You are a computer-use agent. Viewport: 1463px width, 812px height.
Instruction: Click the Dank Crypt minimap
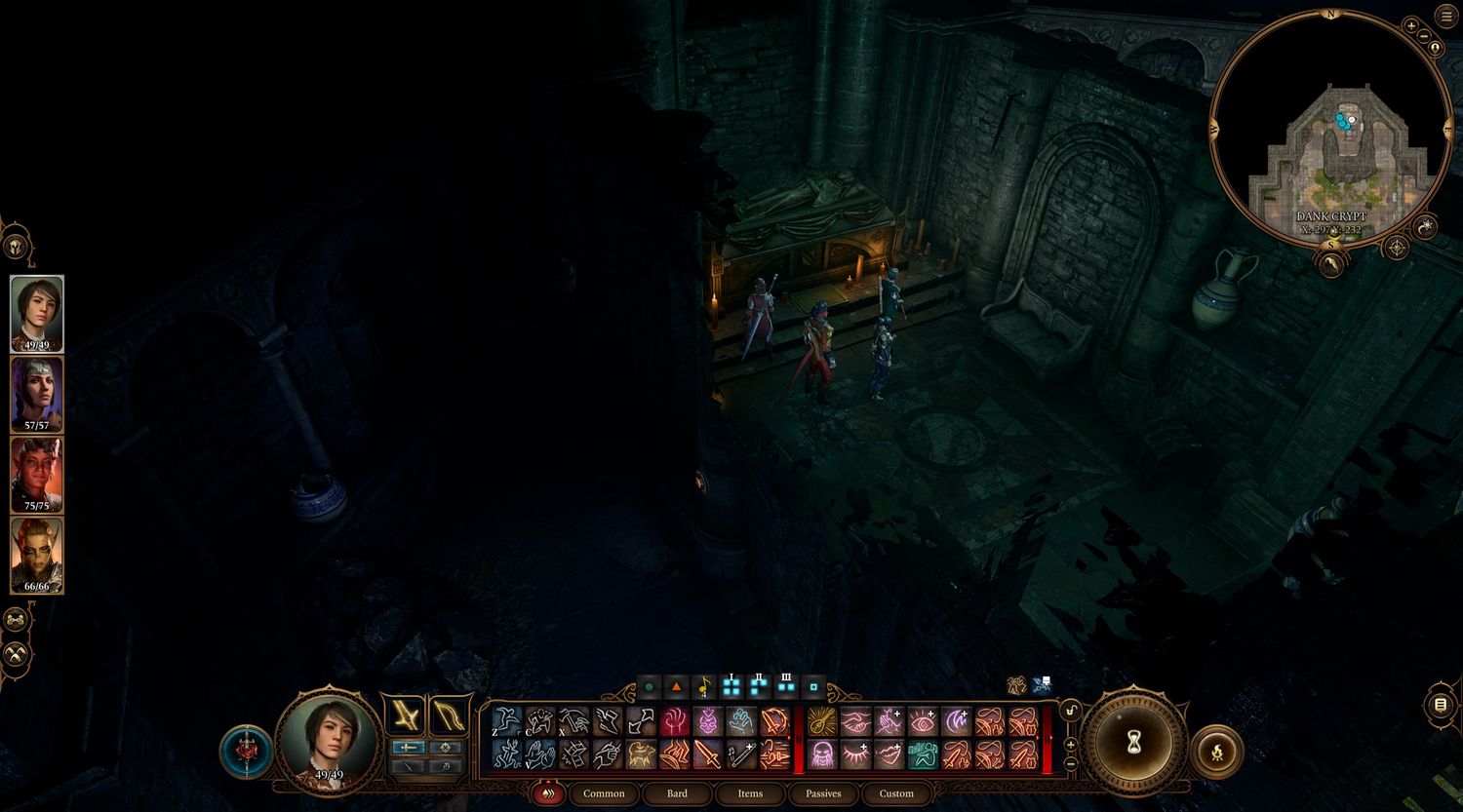[x=1331, y=127]
